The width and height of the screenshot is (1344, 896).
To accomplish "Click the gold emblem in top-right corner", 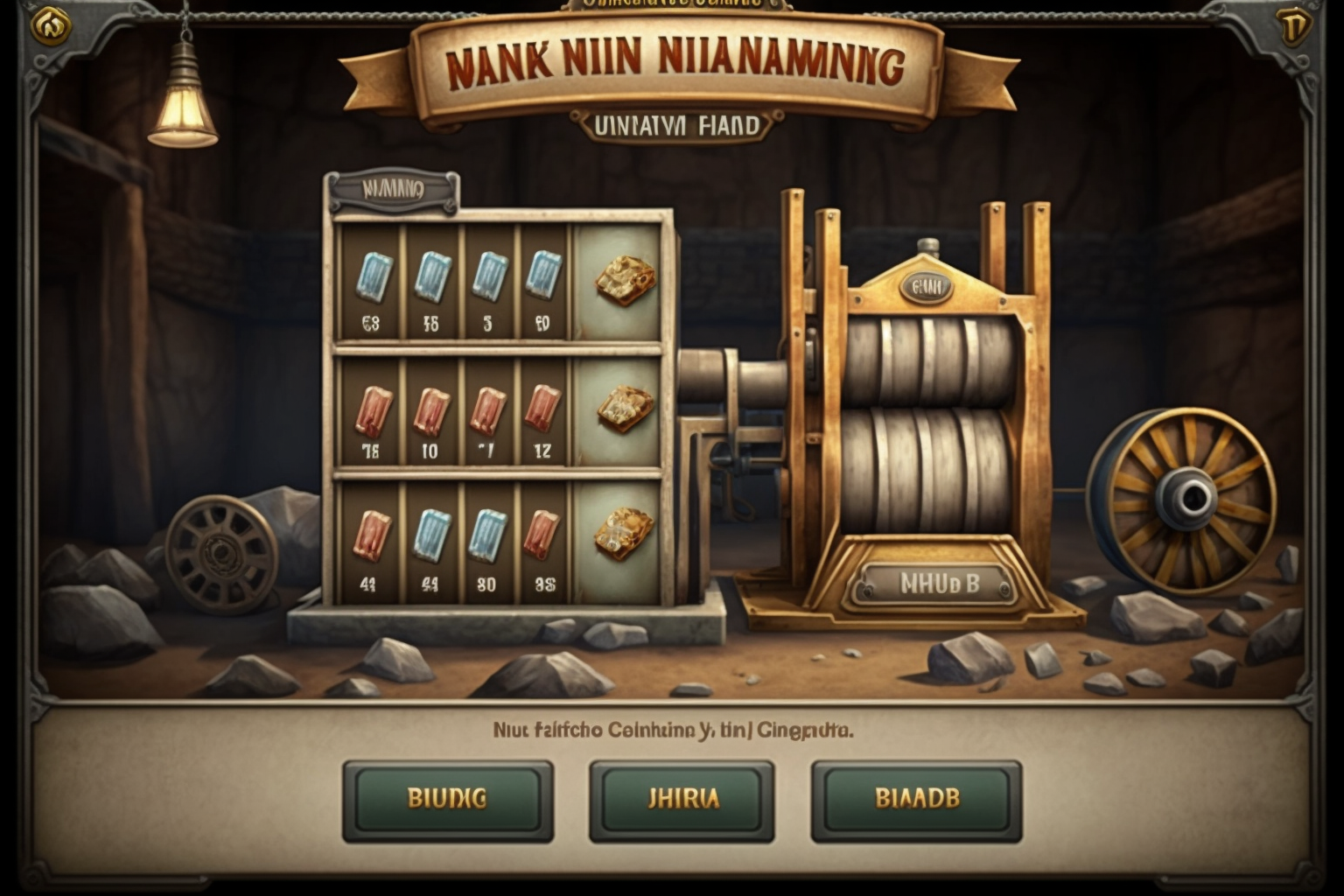I will pyautogui.click(x=1293, y=26).
